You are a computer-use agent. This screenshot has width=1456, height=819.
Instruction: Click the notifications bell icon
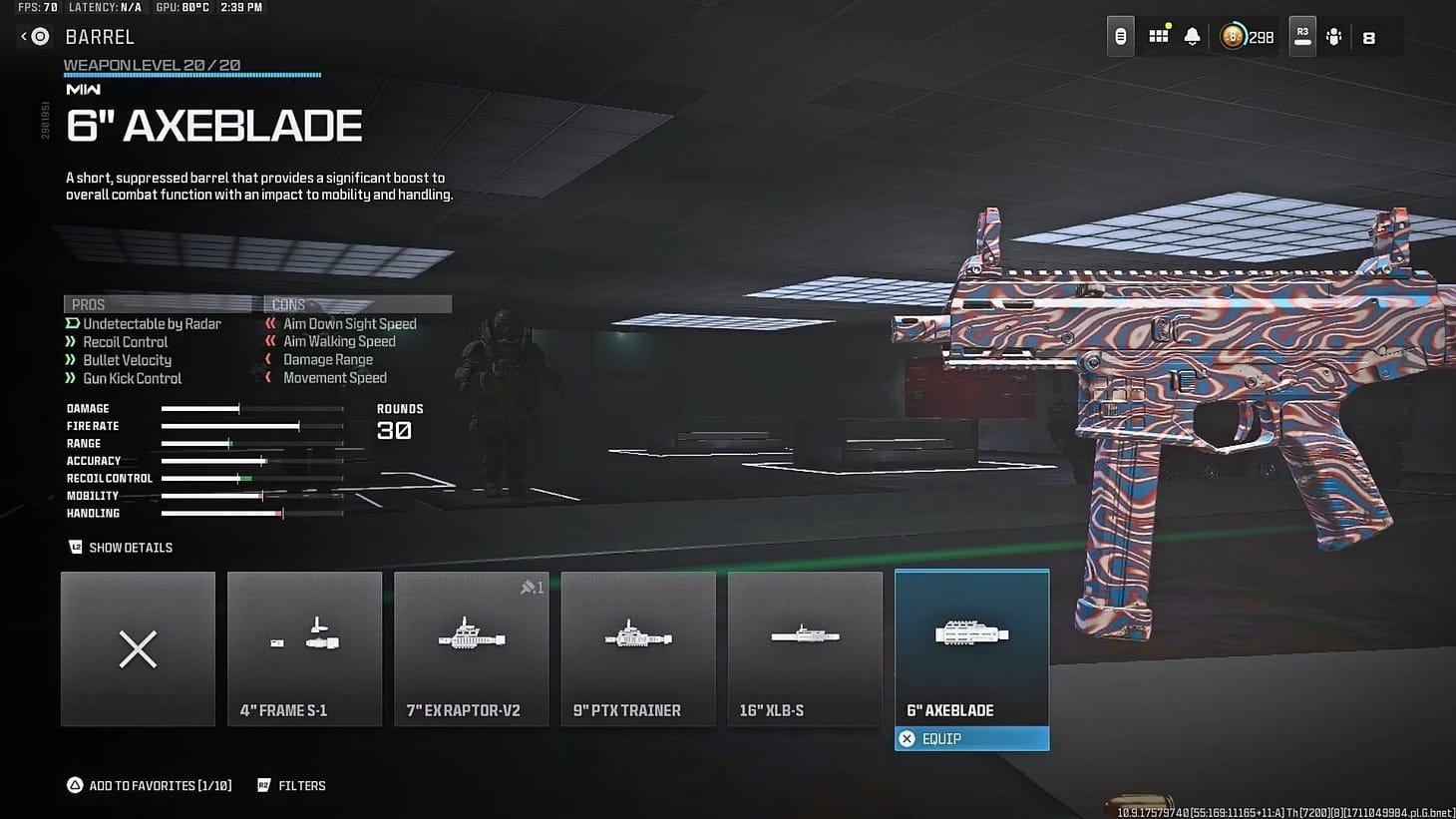(1193, 36)
